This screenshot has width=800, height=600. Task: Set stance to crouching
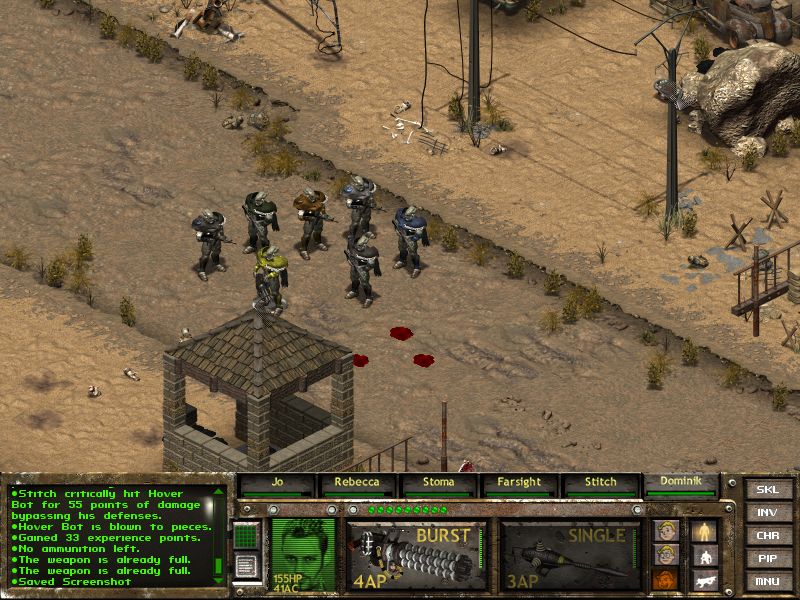705,556
